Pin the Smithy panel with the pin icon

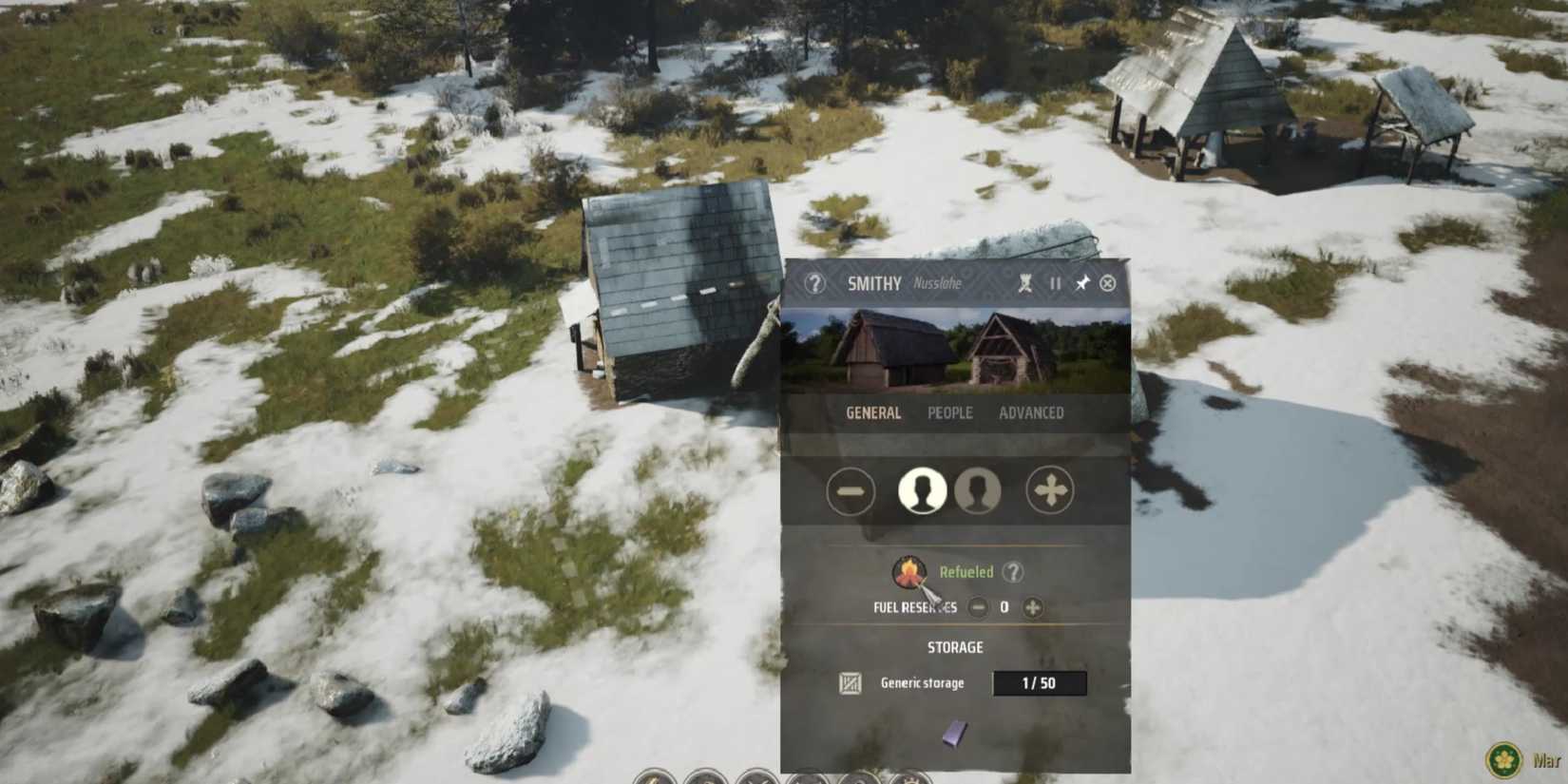click(1082, 282)
